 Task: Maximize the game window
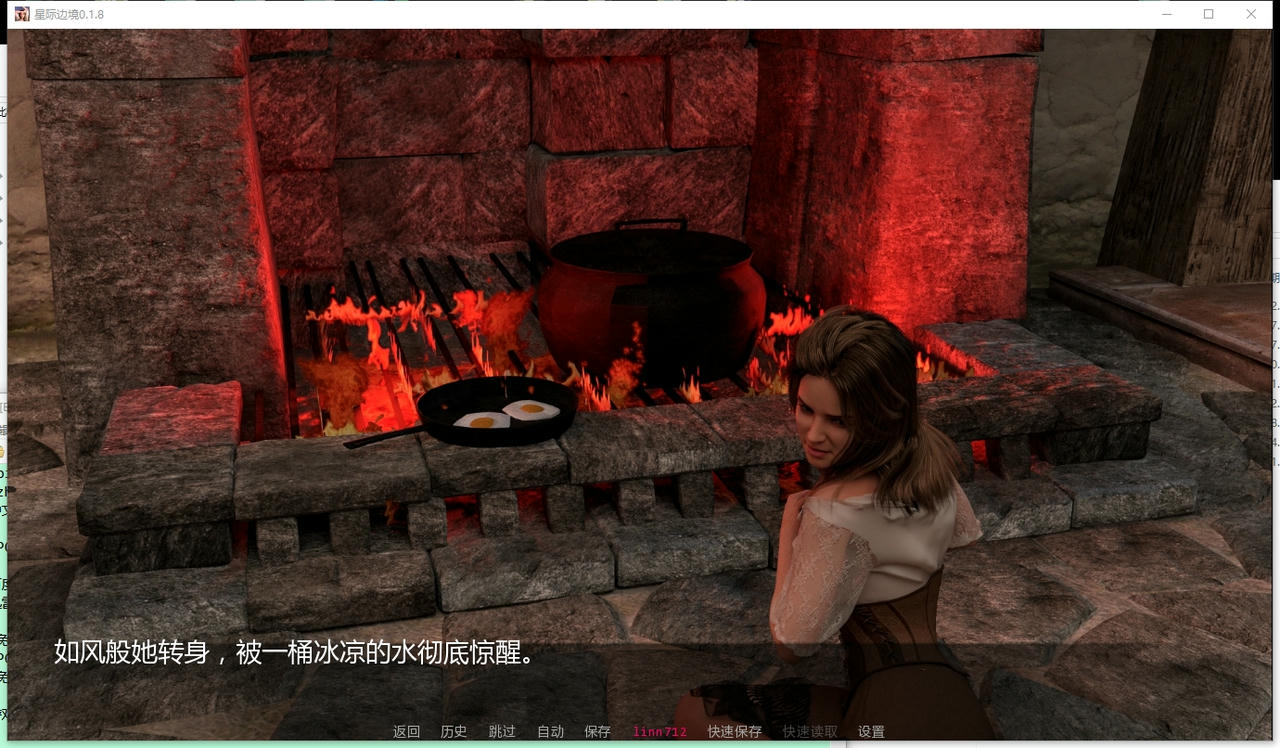point(1208,14)
